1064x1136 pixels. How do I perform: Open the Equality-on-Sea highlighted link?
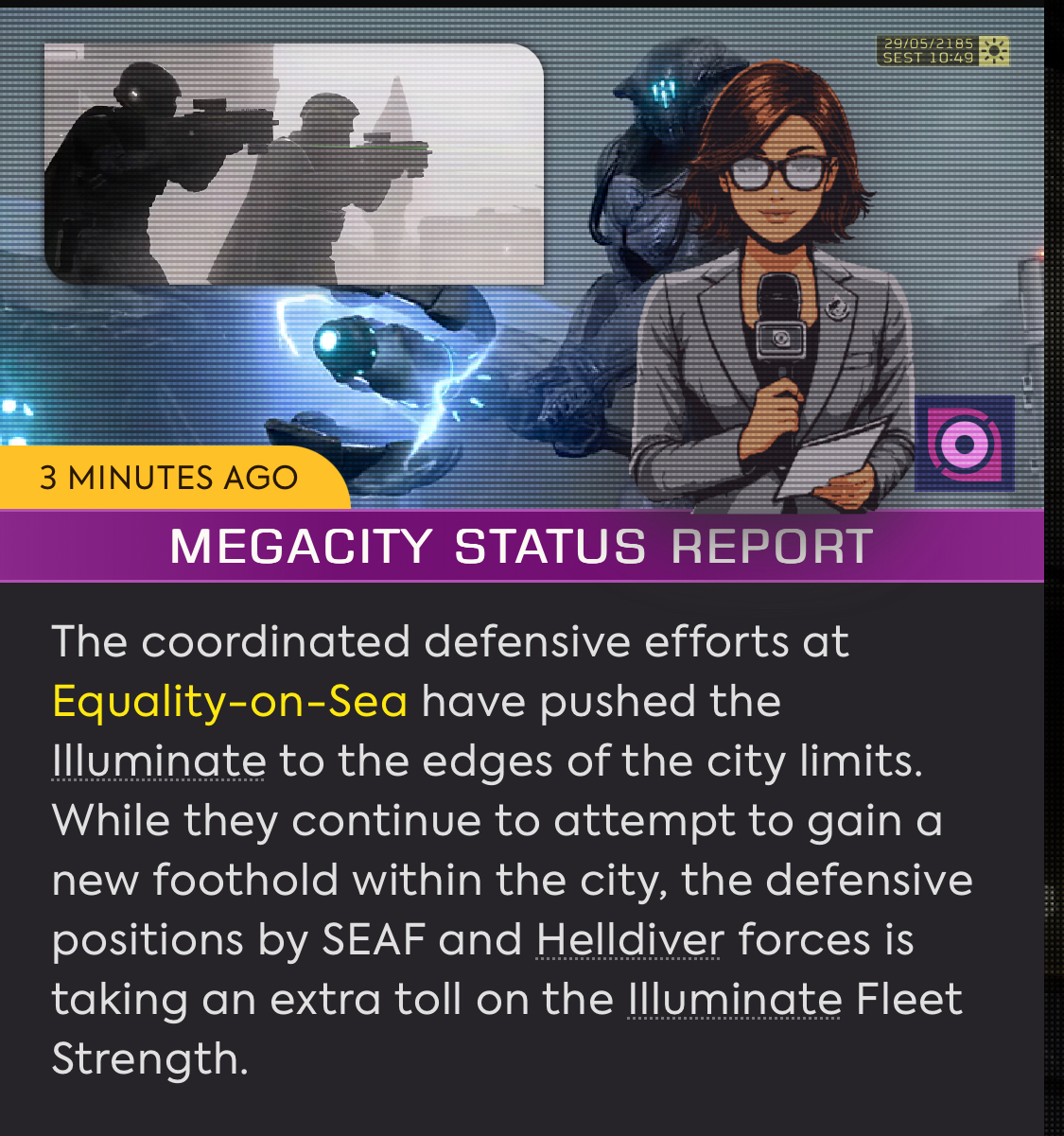click(230, 702)
